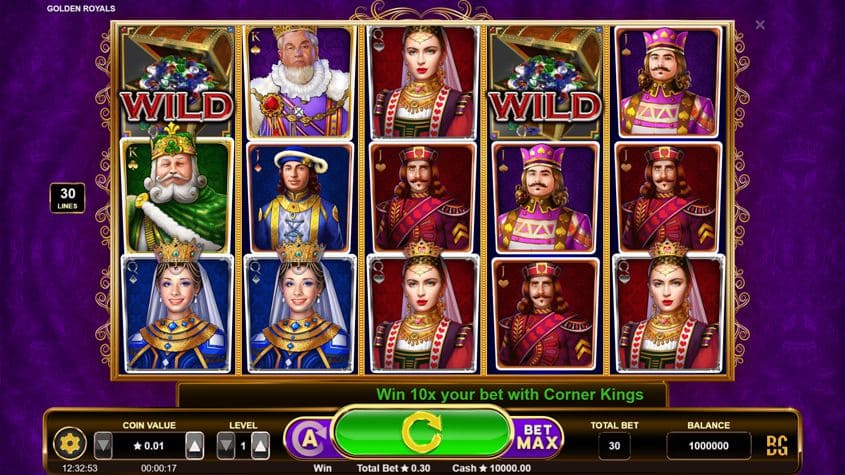Click the BG logo icon
The width and height of the screenshot is (845, 475).
click(776, 445)
